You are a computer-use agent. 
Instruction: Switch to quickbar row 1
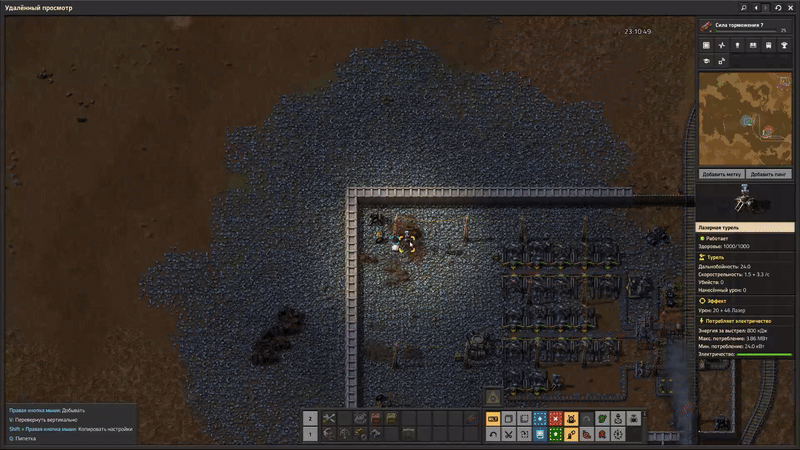click(310, 434)
